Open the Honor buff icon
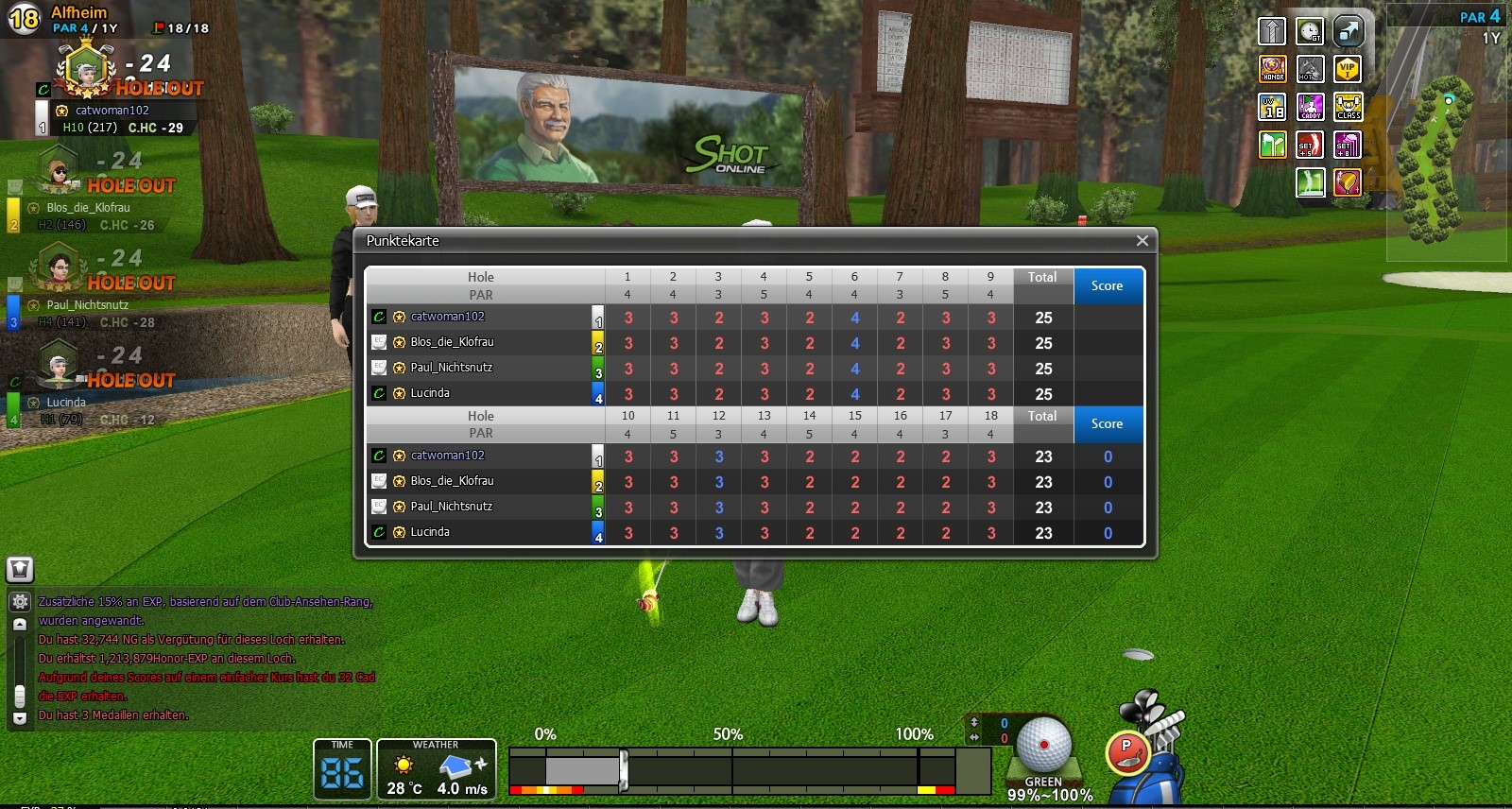1512x809 pixels. coord(1273,69)
